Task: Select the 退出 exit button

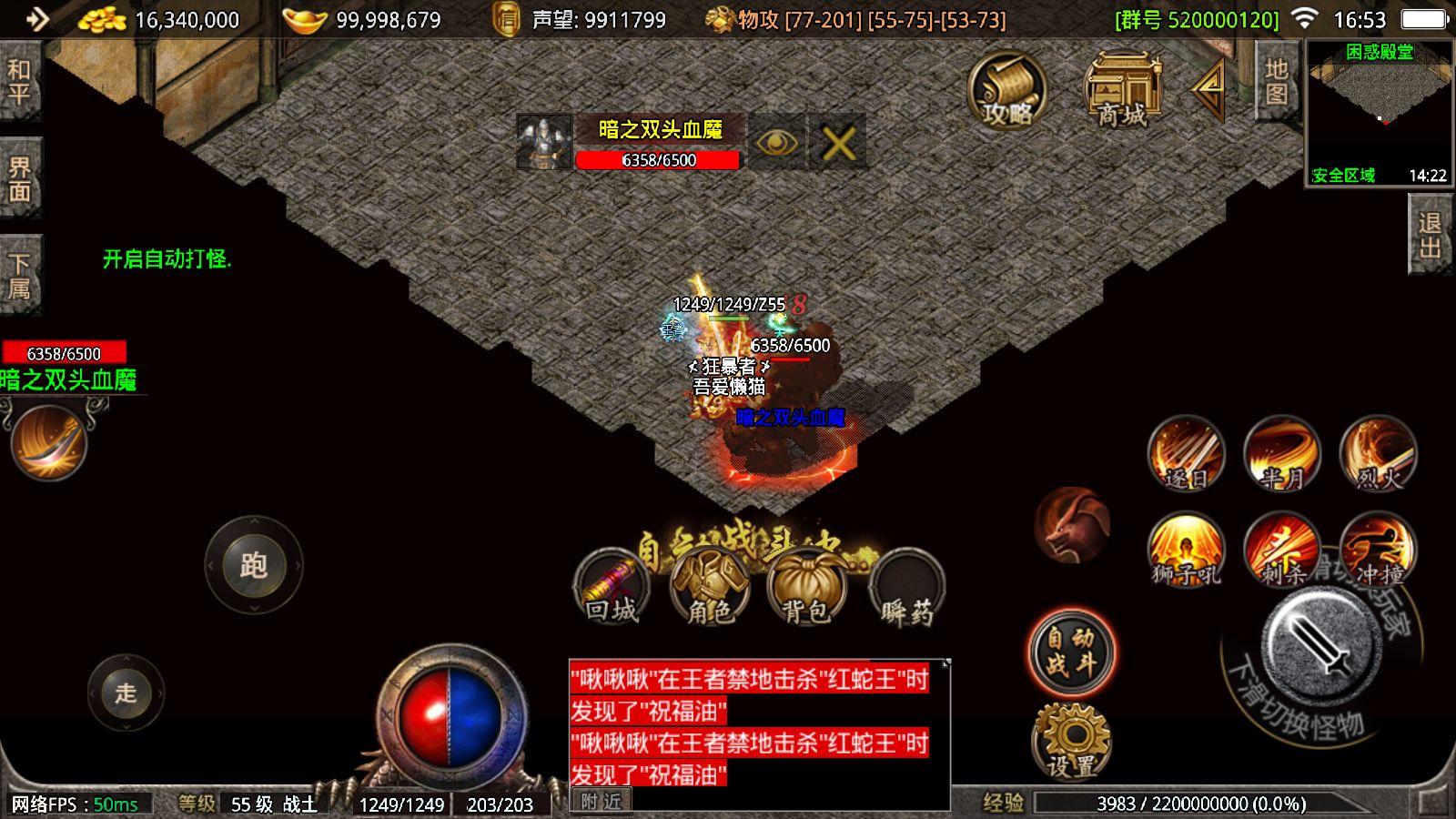Action: (x=1430, y=237)
